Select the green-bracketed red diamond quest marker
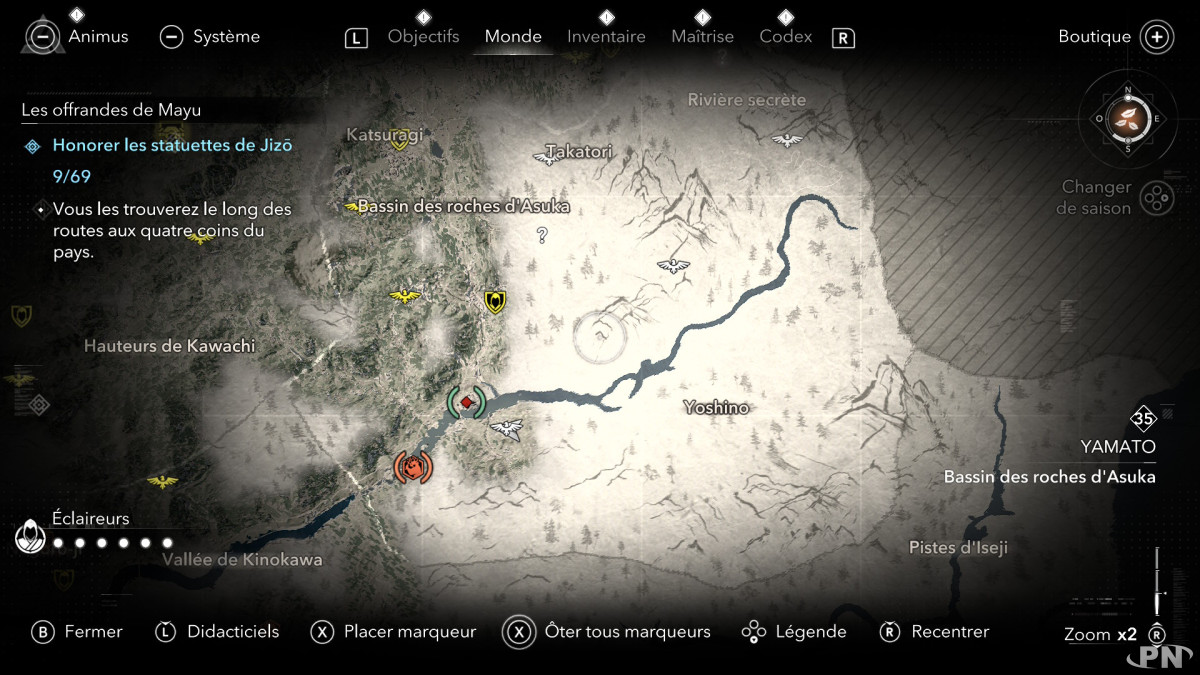Viewport: 1200px width, 675px height. (466, 402)
